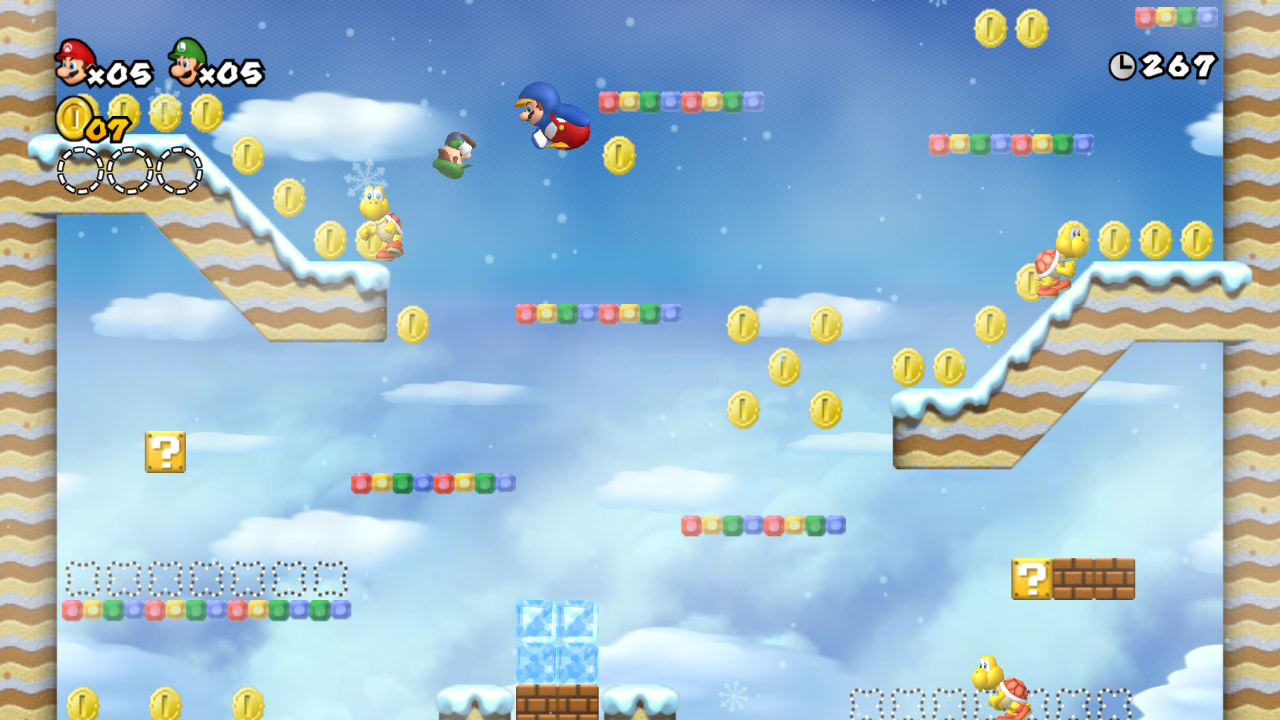
Task: Click a dashed coin outline ring top left
Action: [x=80, y=170]
